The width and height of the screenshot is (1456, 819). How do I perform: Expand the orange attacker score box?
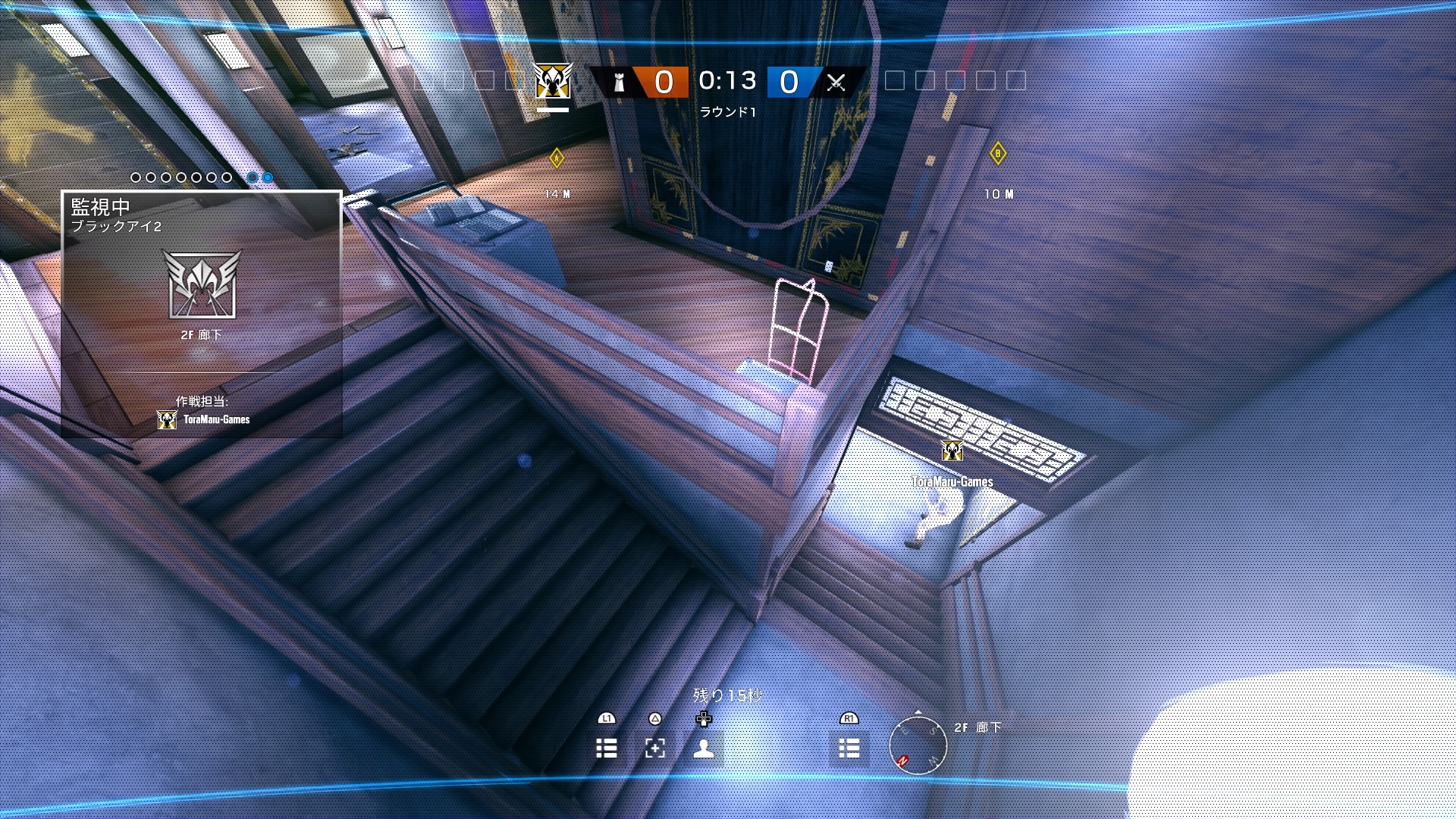tap(660, 83)
